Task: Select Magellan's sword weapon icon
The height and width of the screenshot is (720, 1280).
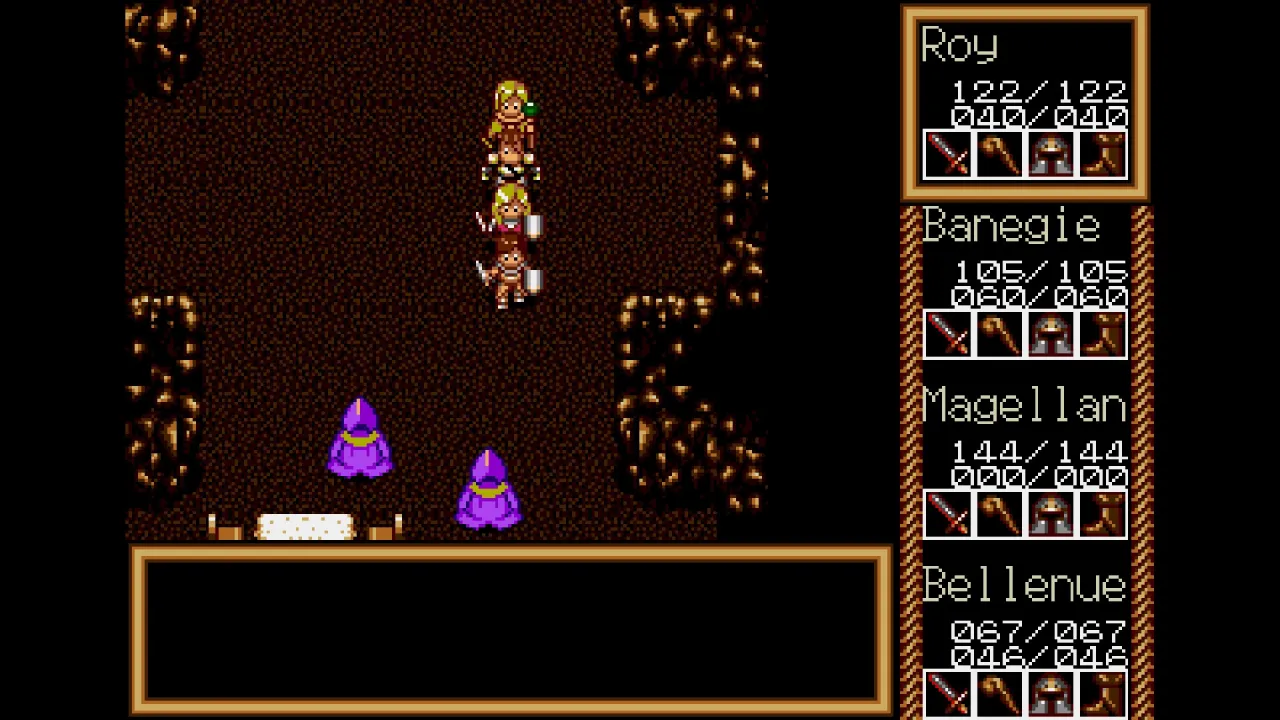Action: (948, 513)
